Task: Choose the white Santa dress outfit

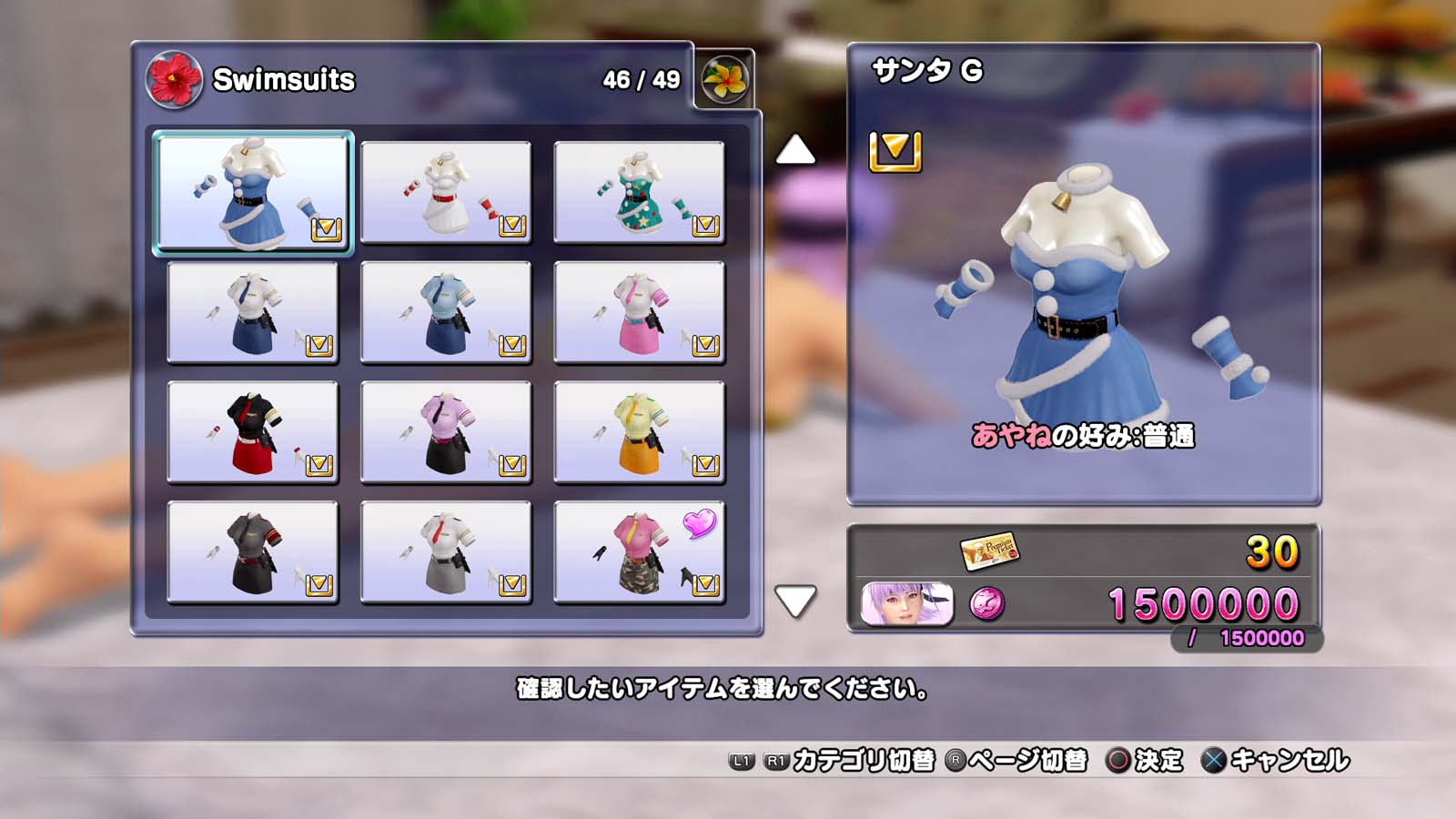Action: 446,192
